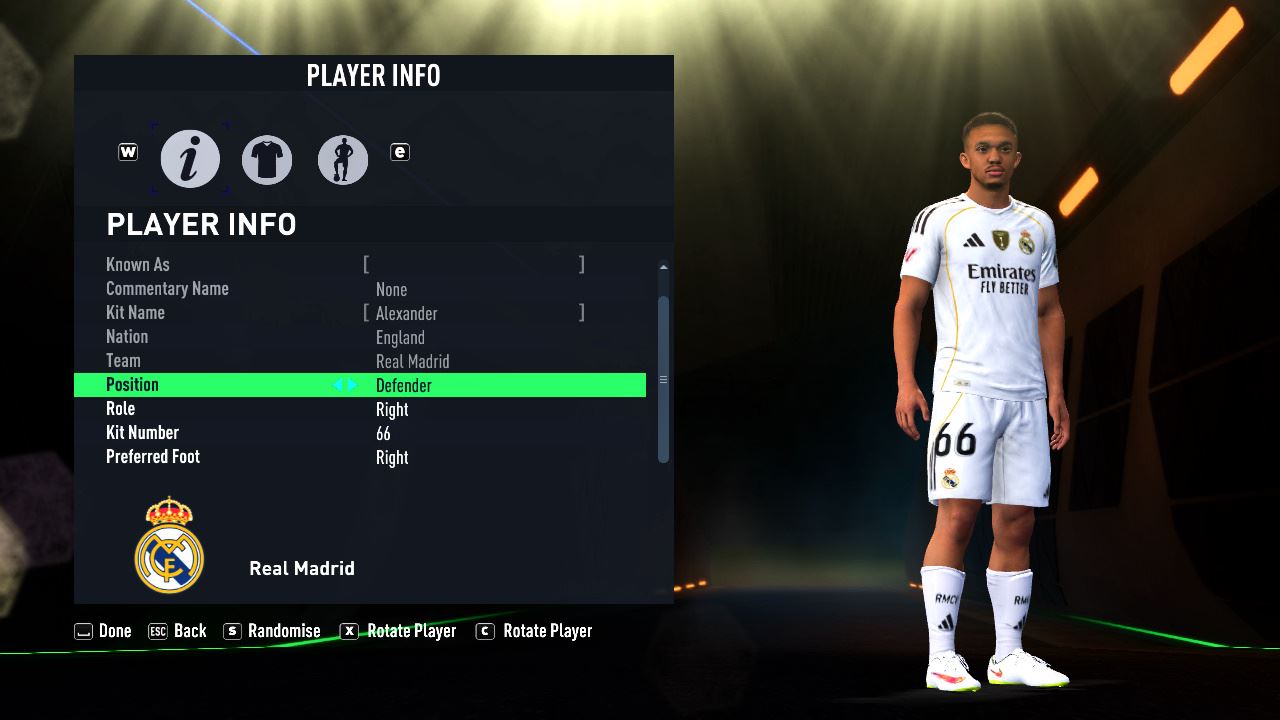The image size is (1280, 720).
Task: Randomise the player info
Action: (x=273, y=631)
